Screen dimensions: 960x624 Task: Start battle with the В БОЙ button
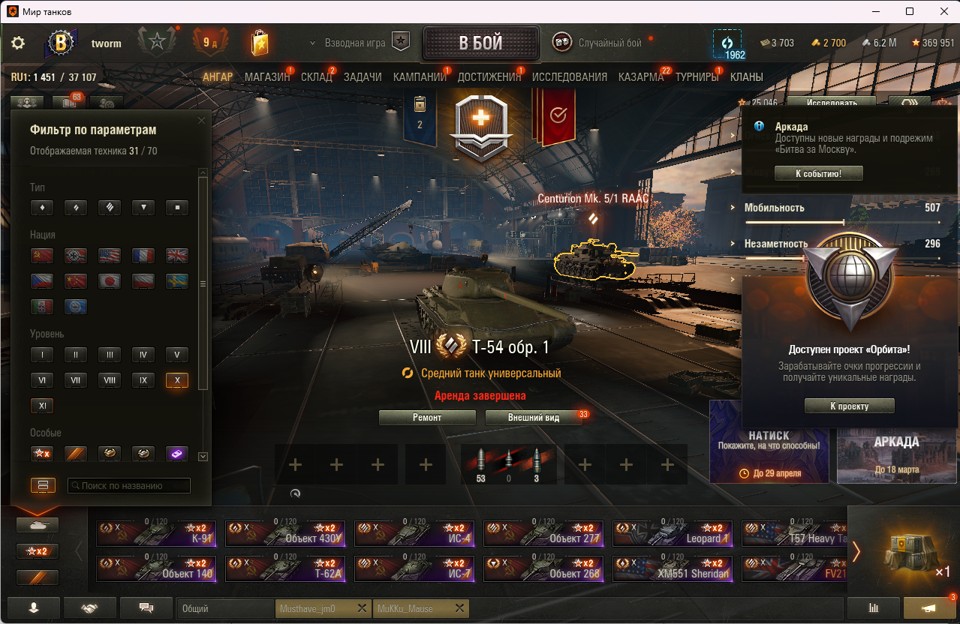tap(480, 43)
